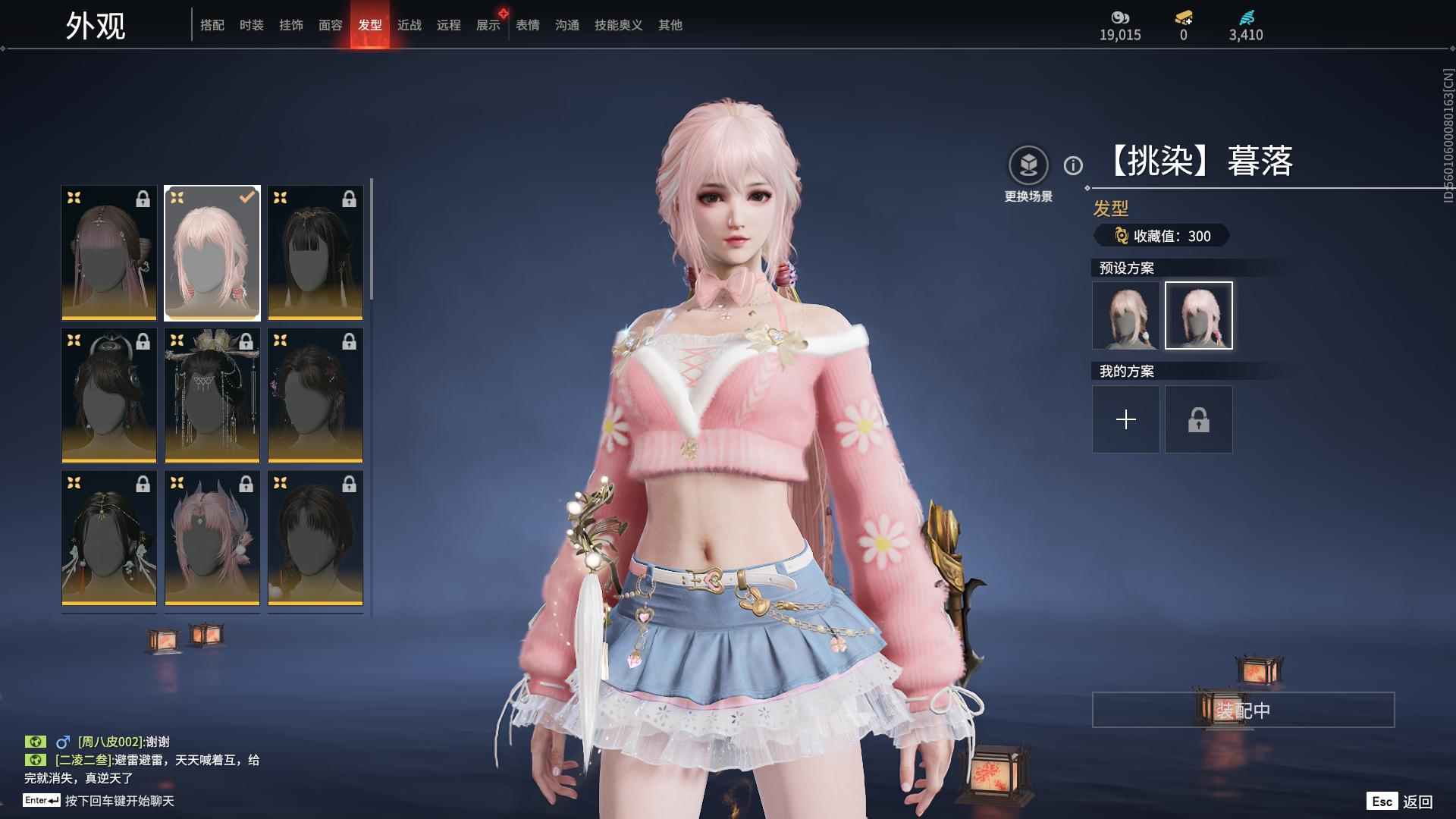The height and width of the screenshot is (819, 1456).
Task: Select the 挂饰 accessories tab
Action: click(291, 25)
